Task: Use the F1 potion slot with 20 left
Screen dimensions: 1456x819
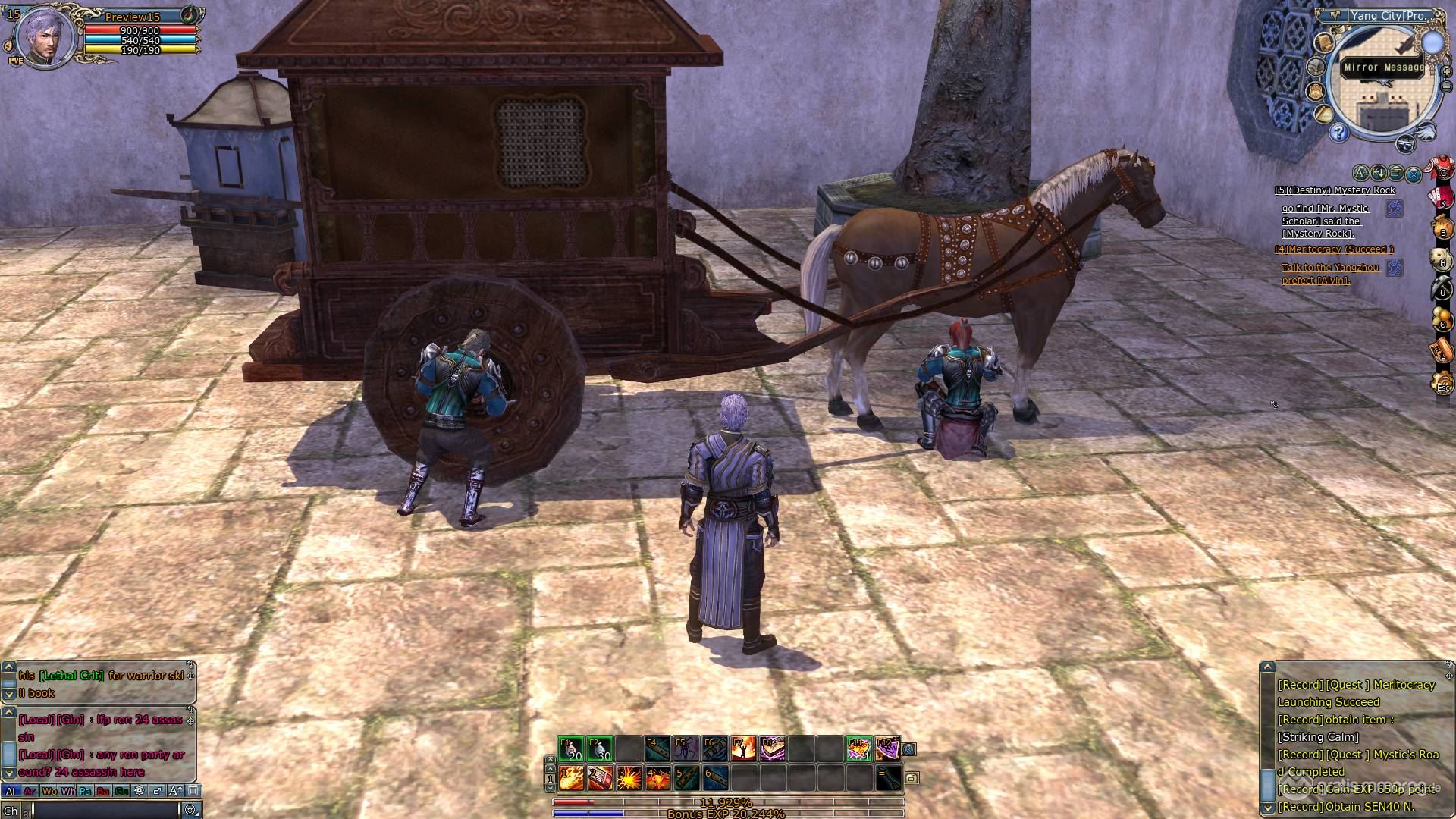Action: coord(570,749)
